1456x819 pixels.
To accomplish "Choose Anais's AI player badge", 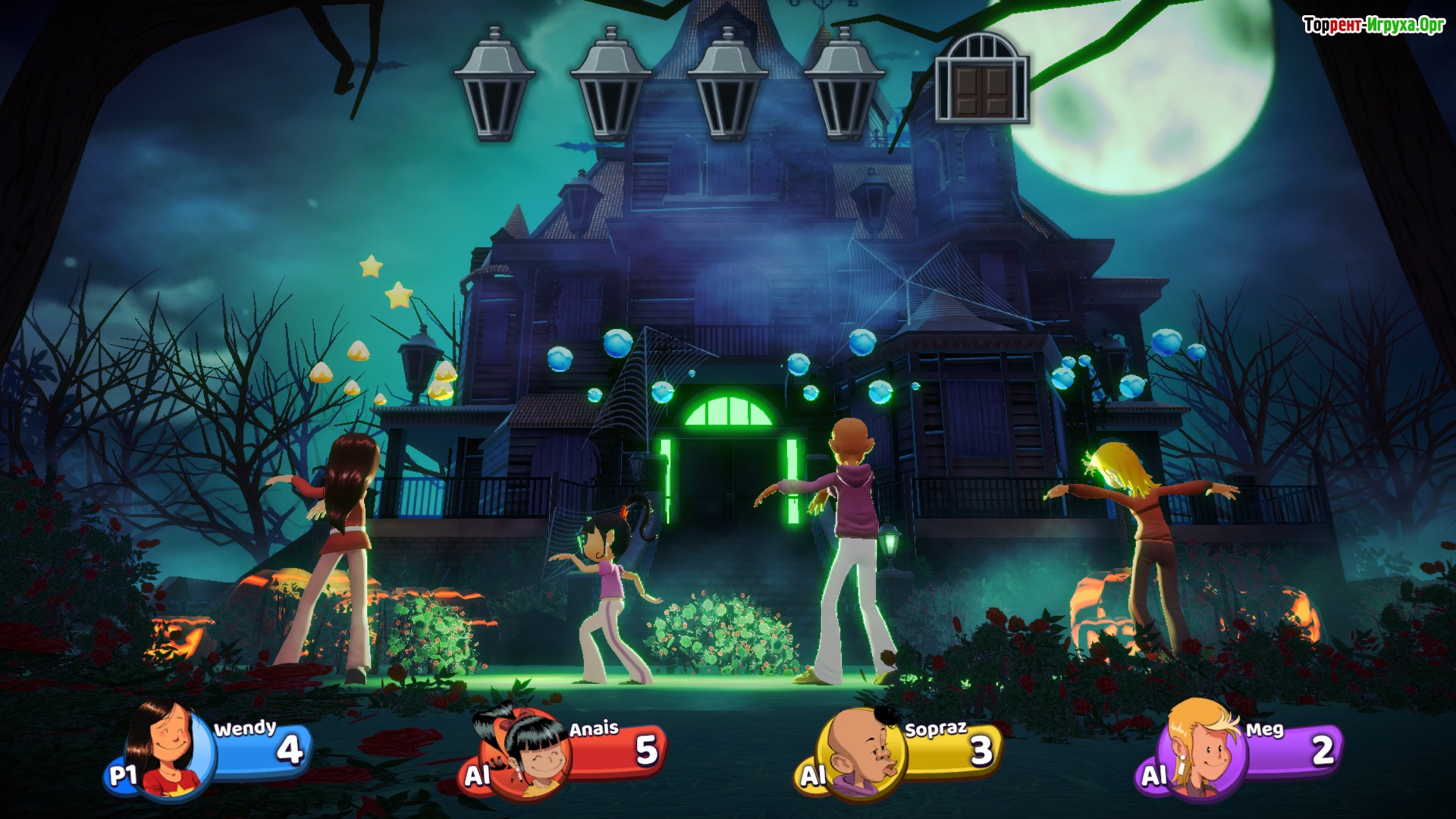I will pos(478,775).
